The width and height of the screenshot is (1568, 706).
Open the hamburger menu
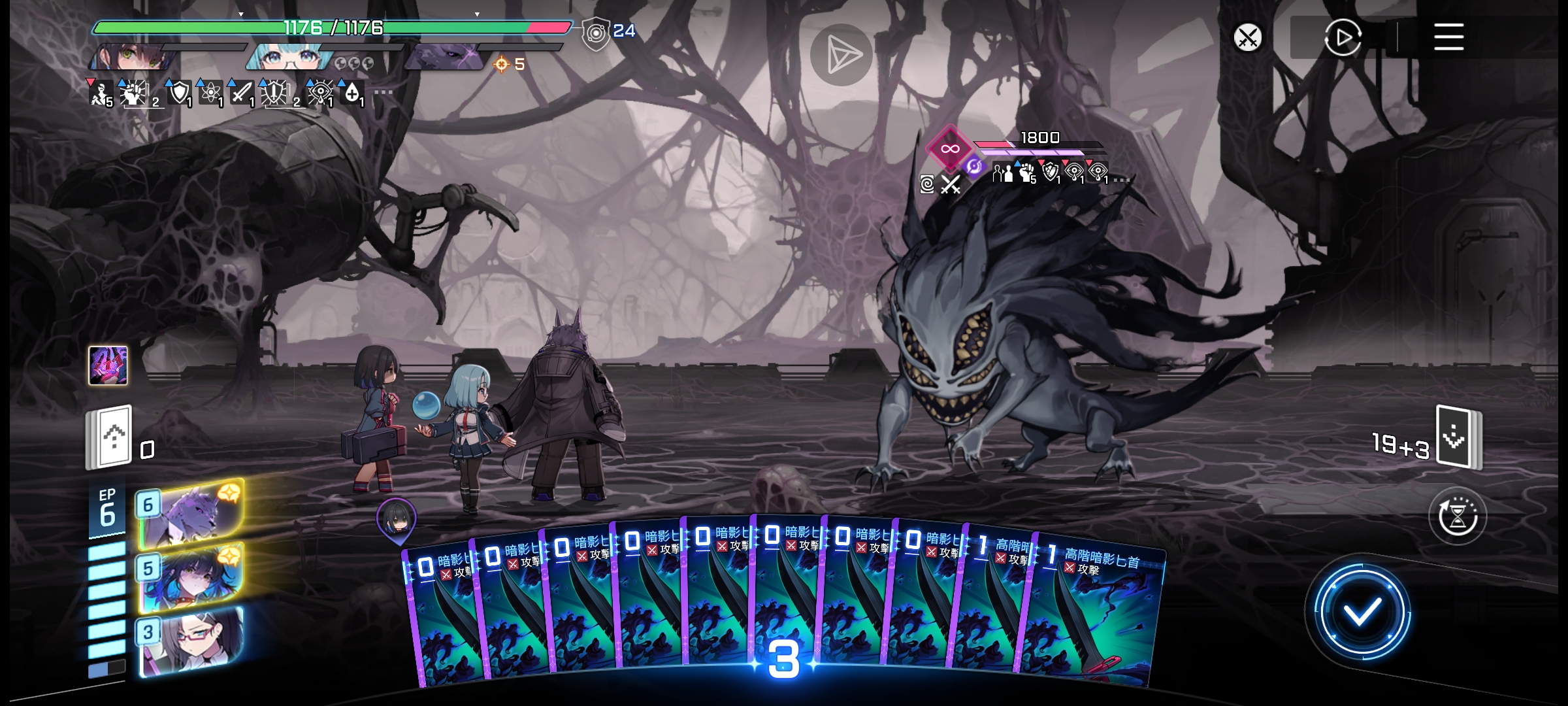point(1448,37)
